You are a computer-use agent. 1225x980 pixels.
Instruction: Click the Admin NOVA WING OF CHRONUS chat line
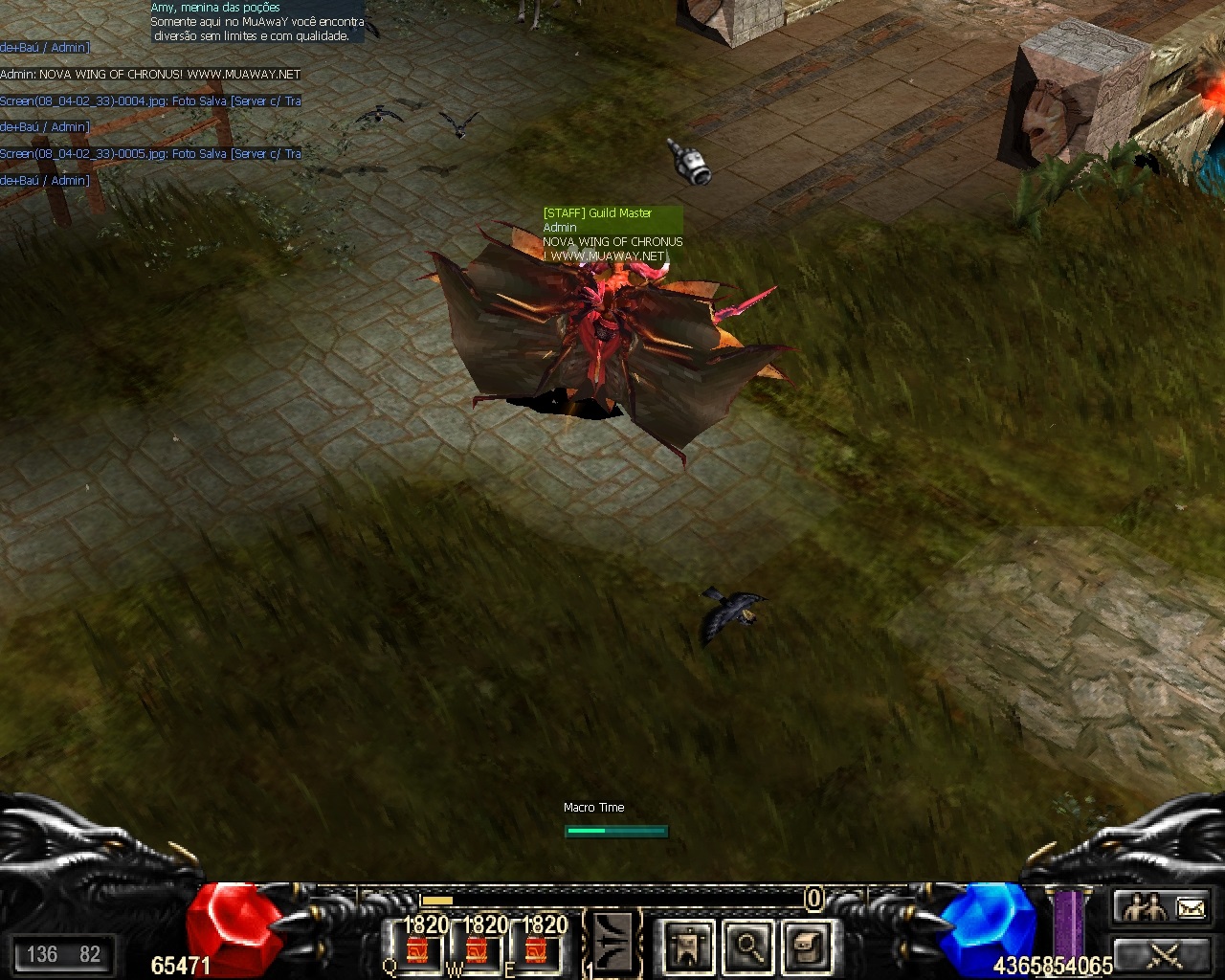[x=150, y=75]
